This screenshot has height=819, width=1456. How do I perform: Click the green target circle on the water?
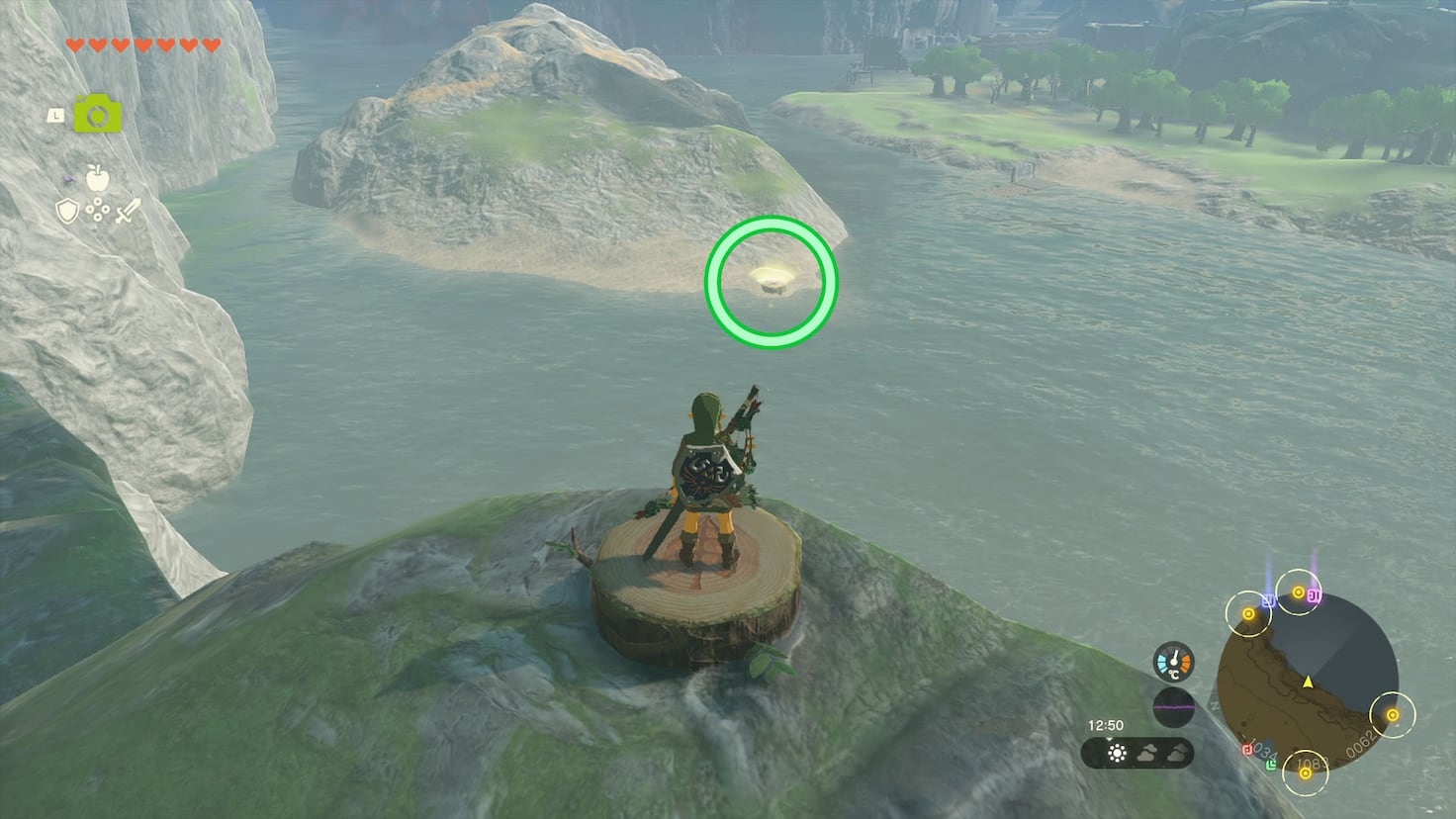pos(771,282)
